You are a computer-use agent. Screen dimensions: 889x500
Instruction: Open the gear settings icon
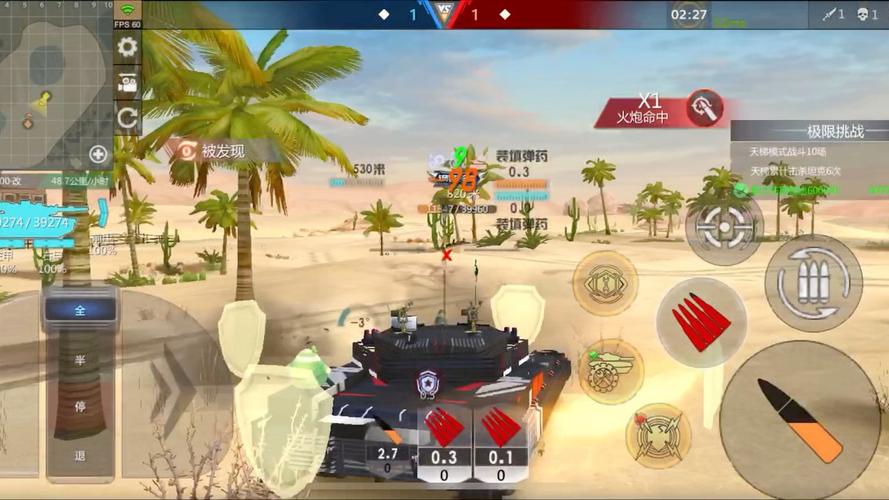(x=127, y=47)
